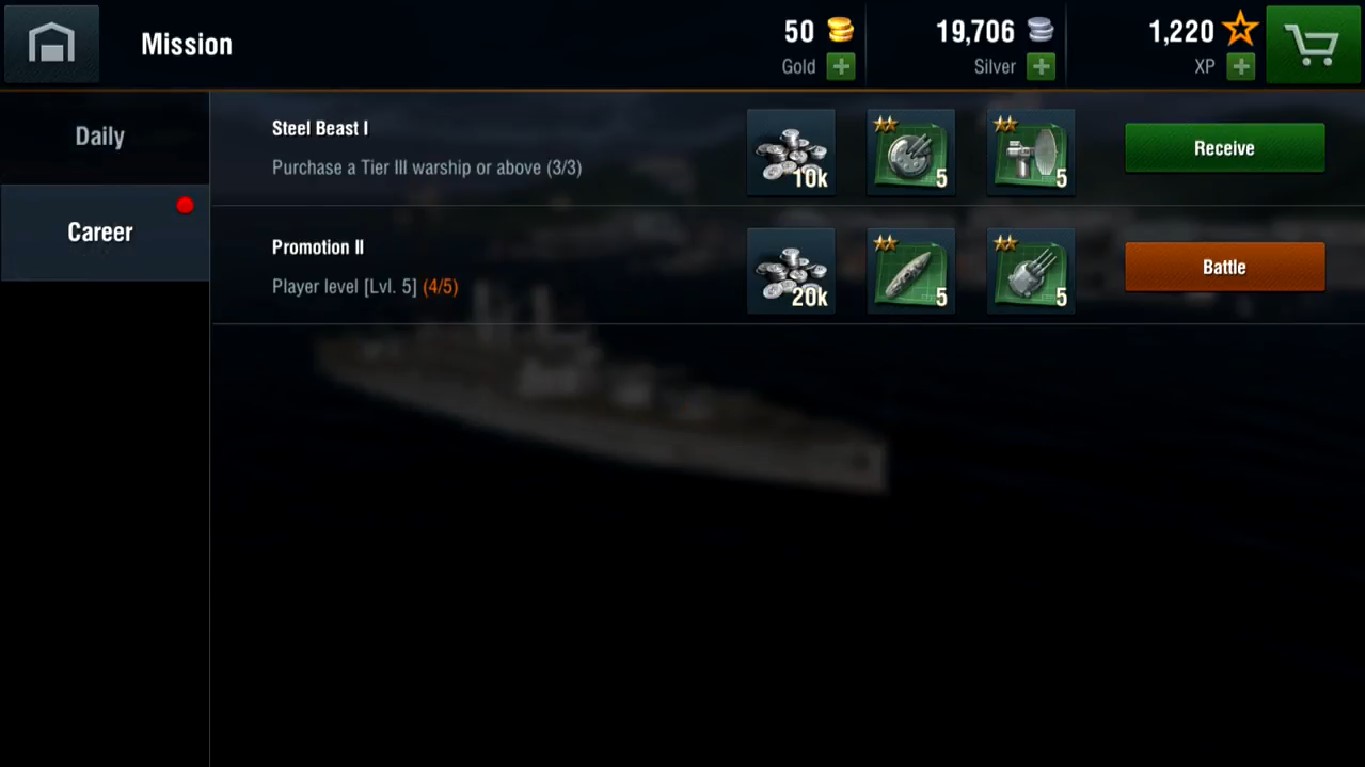Switch to the Daily missions tab
This screenshot has width=1365, height=767.
coord(100,137)
